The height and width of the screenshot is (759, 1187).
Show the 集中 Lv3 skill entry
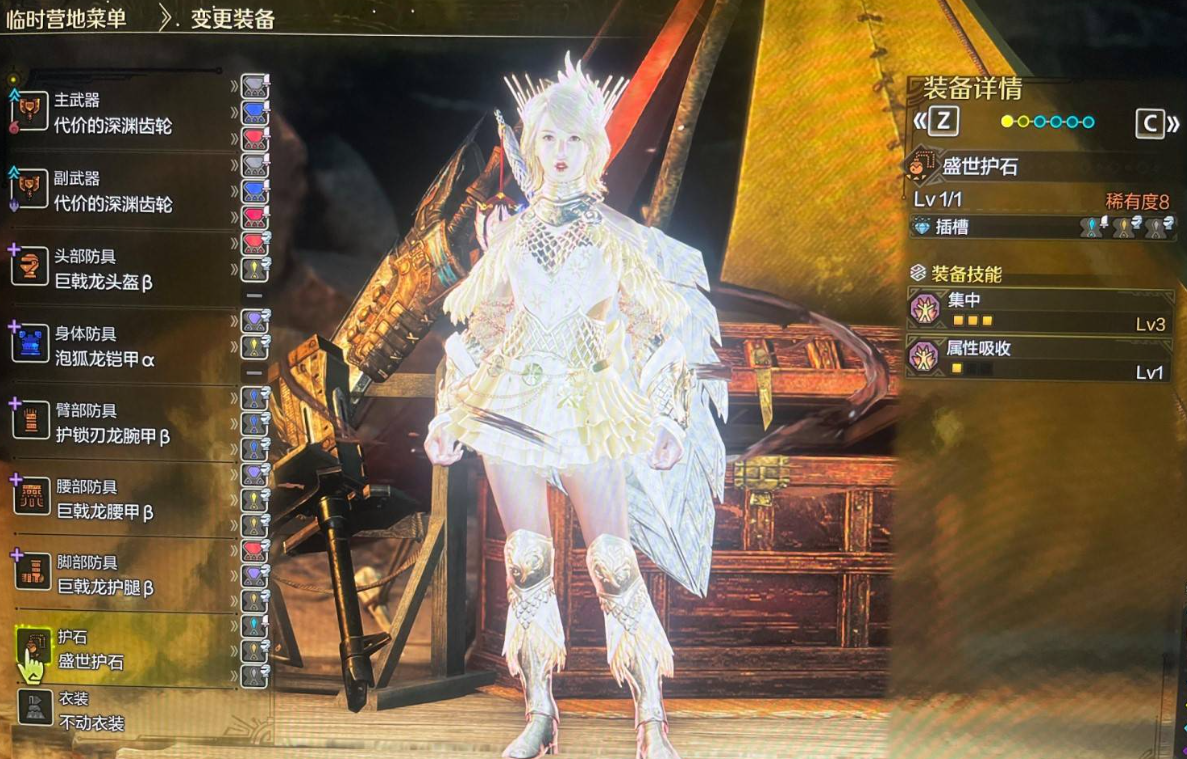pos(1040,310)
